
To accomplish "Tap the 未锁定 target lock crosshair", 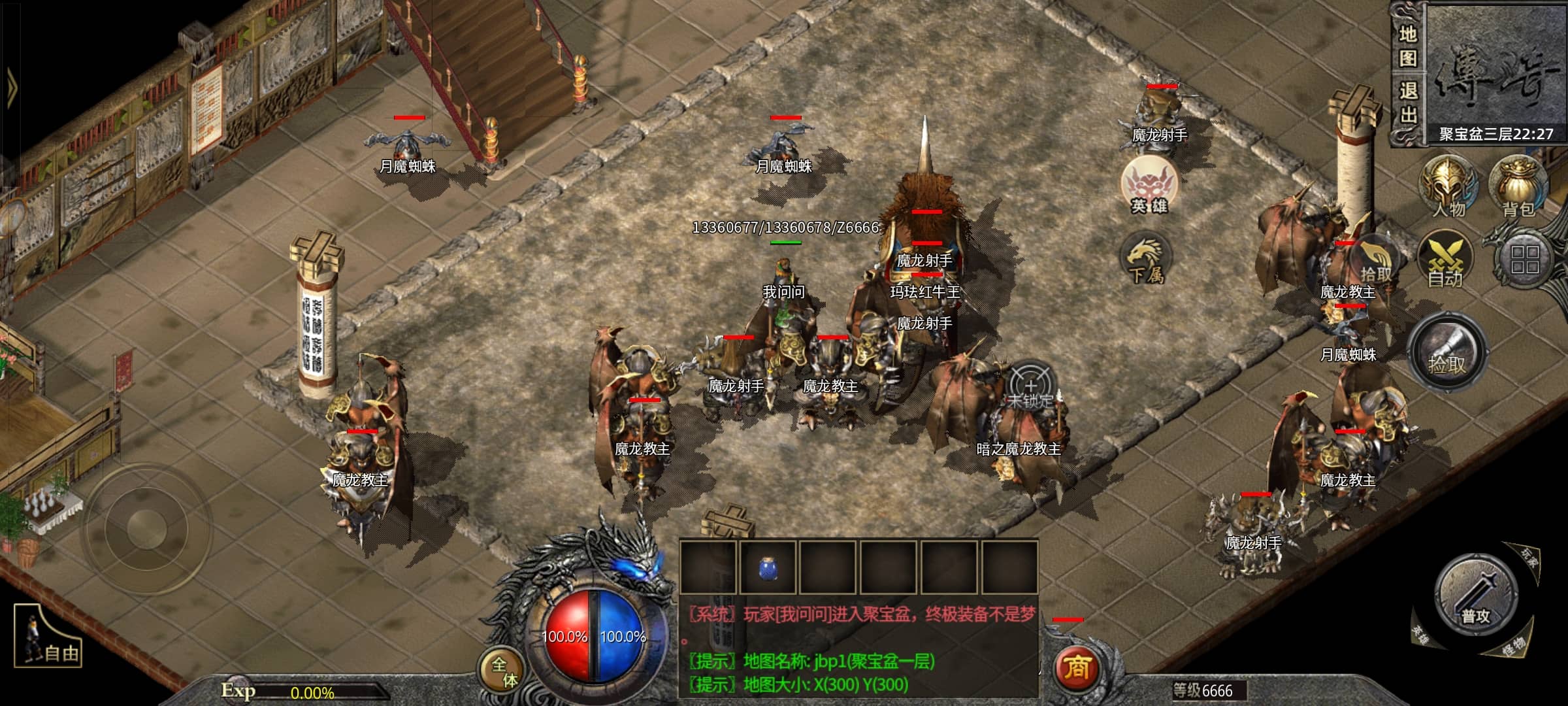I will point(1030,388).
